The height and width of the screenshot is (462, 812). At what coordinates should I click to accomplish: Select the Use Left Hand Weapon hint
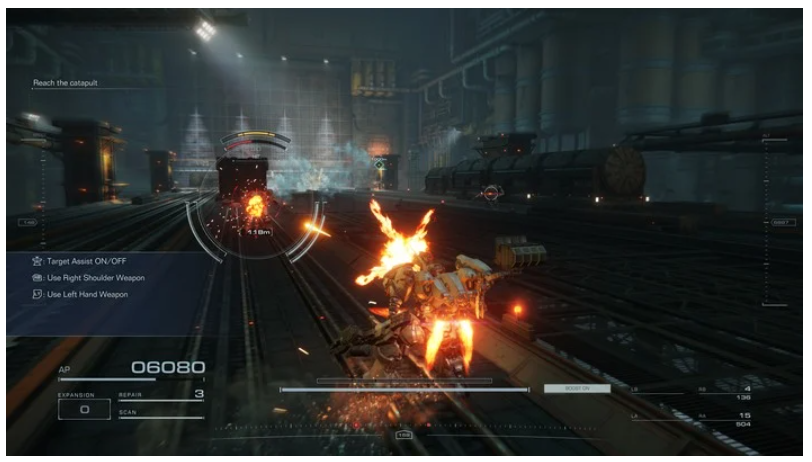[86, 294]
